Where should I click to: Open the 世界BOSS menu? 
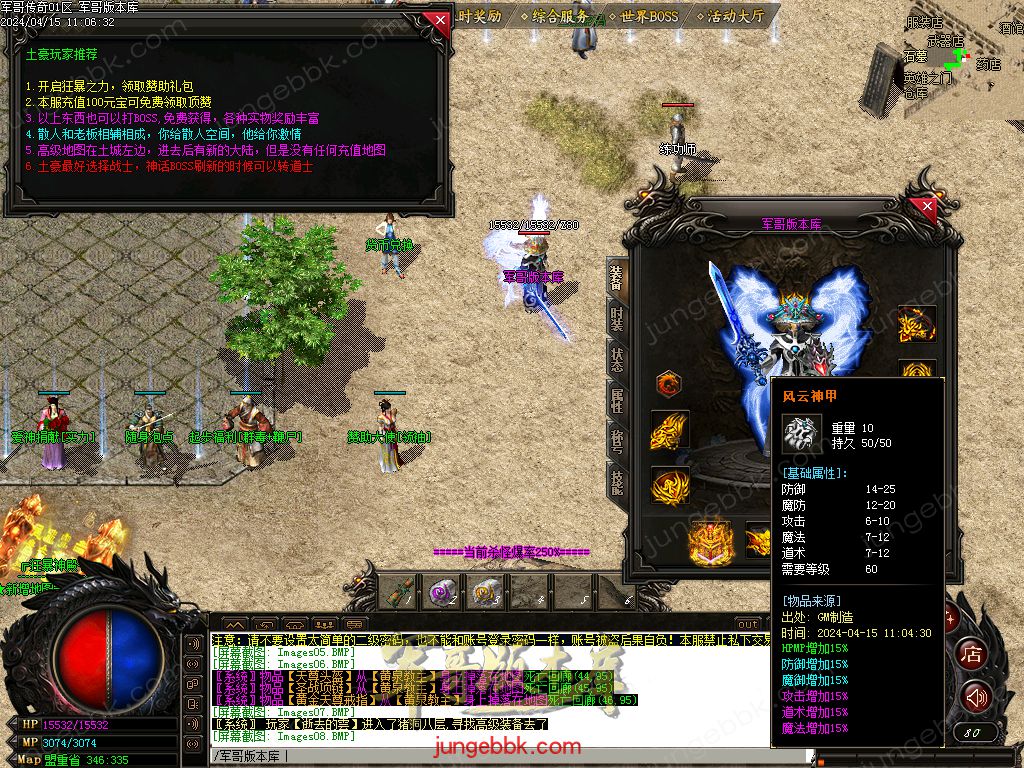point(647,16)
